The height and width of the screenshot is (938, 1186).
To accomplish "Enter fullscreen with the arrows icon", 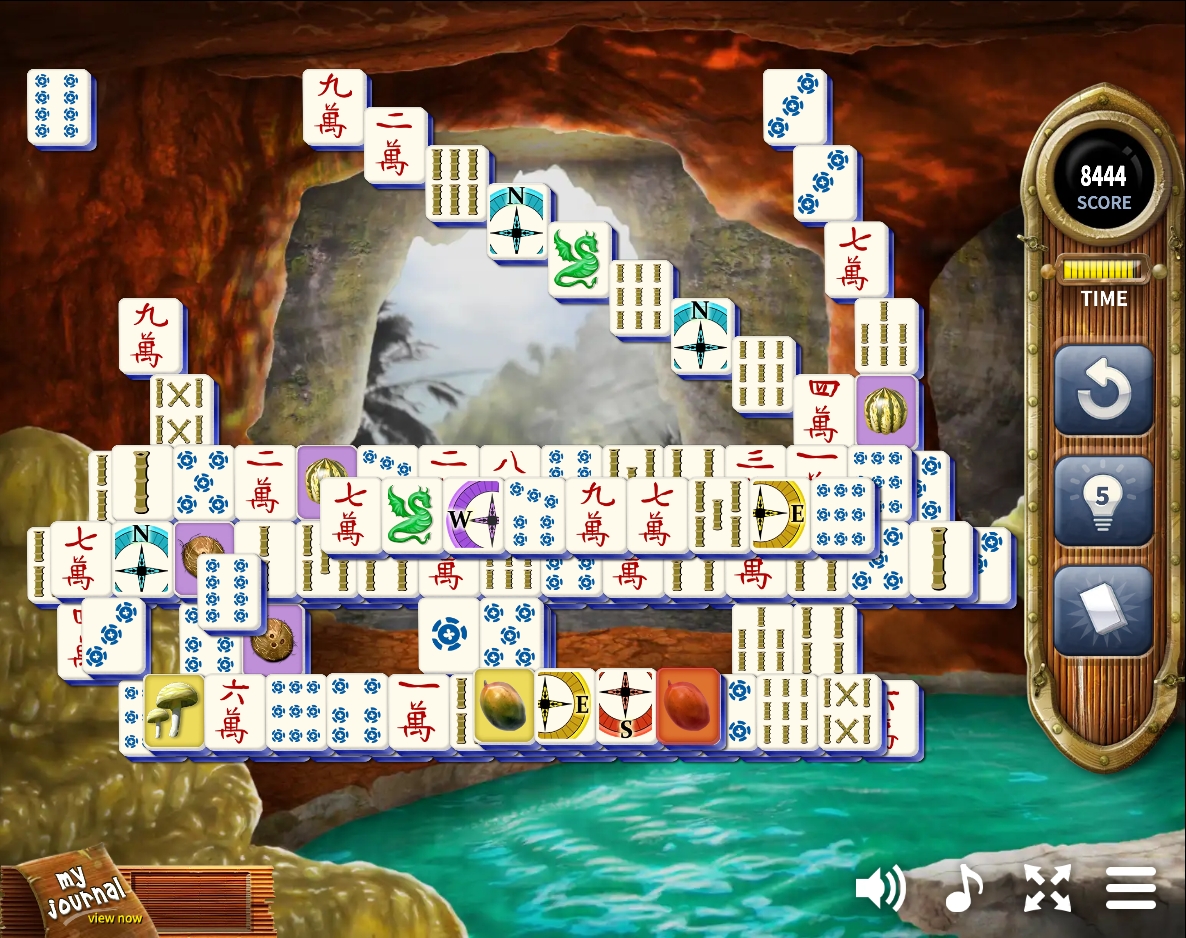I will coord(1047,888).
